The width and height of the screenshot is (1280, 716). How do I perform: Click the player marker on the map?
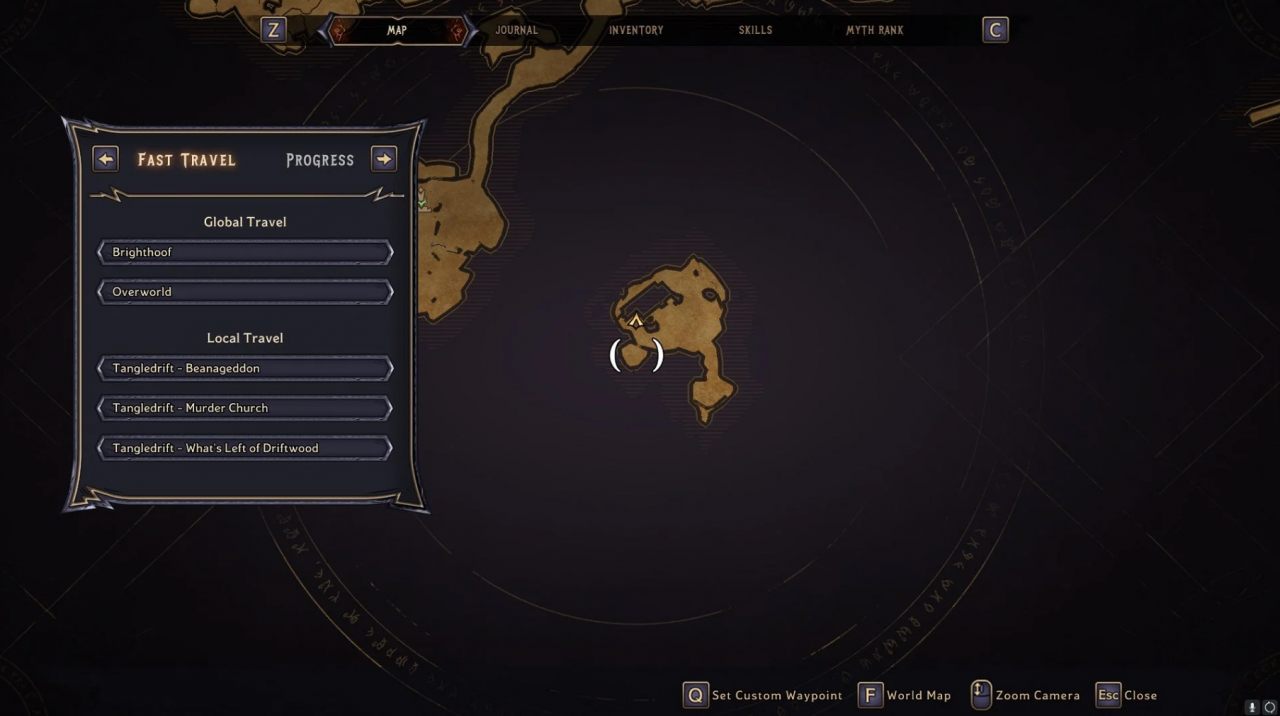(x=636, y=322)
